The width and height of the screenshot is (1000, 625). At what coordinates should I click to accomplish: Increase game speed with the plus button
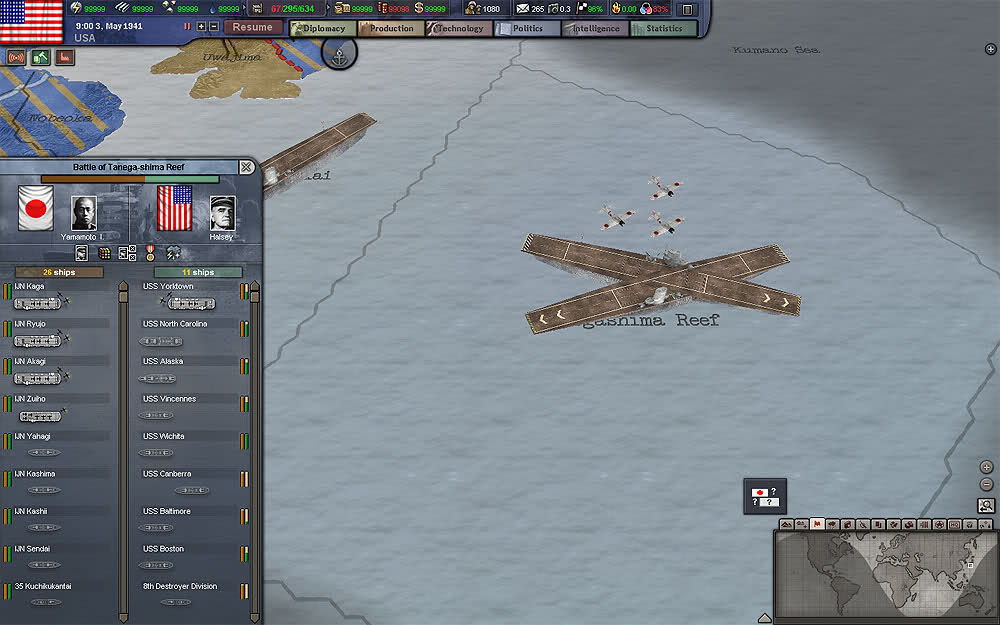[x=201, y=27]
